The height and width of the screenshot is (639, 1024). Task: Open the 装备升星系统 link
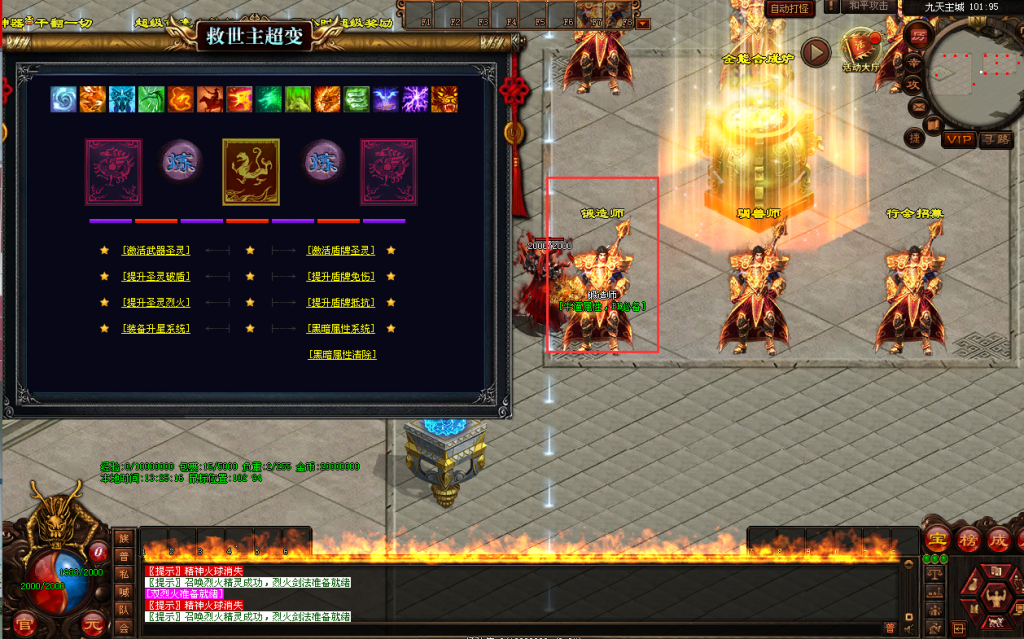(155, 328)
